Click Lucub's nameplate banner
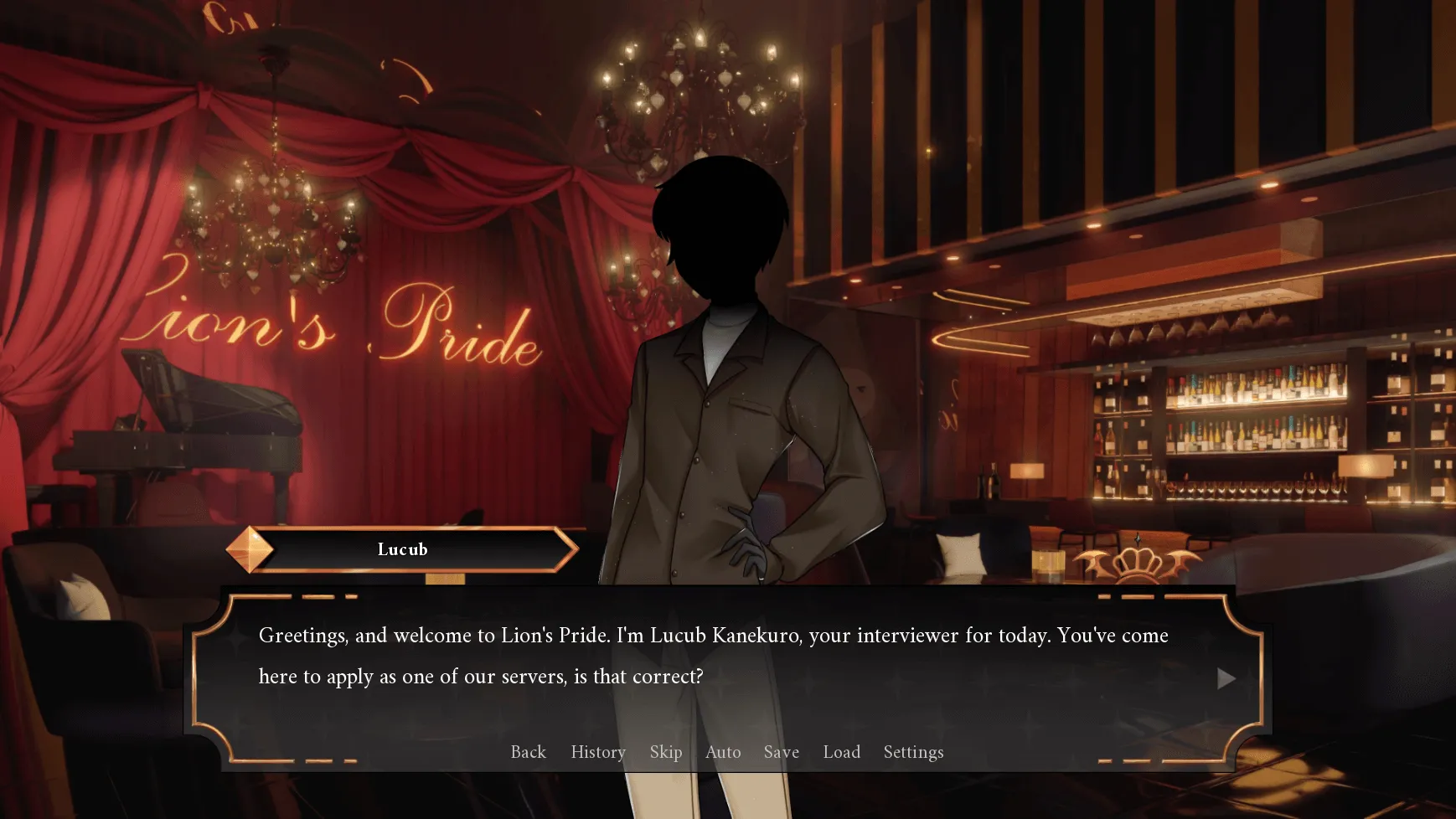This screenshot has height=819, width=1456. pyautogui.click(x=403, y=549)
